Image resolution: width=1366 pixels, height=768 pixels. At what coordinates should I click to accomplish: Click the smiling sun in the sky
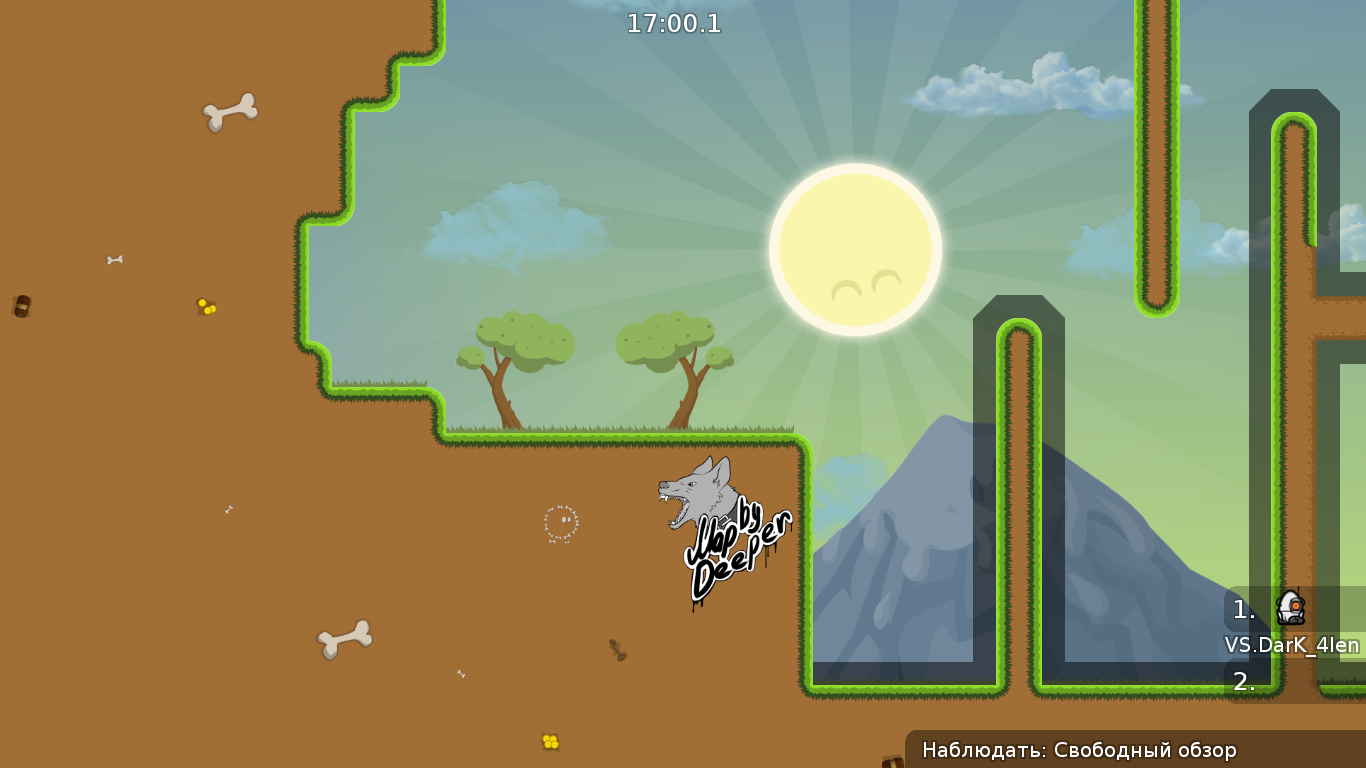point(855,247)
